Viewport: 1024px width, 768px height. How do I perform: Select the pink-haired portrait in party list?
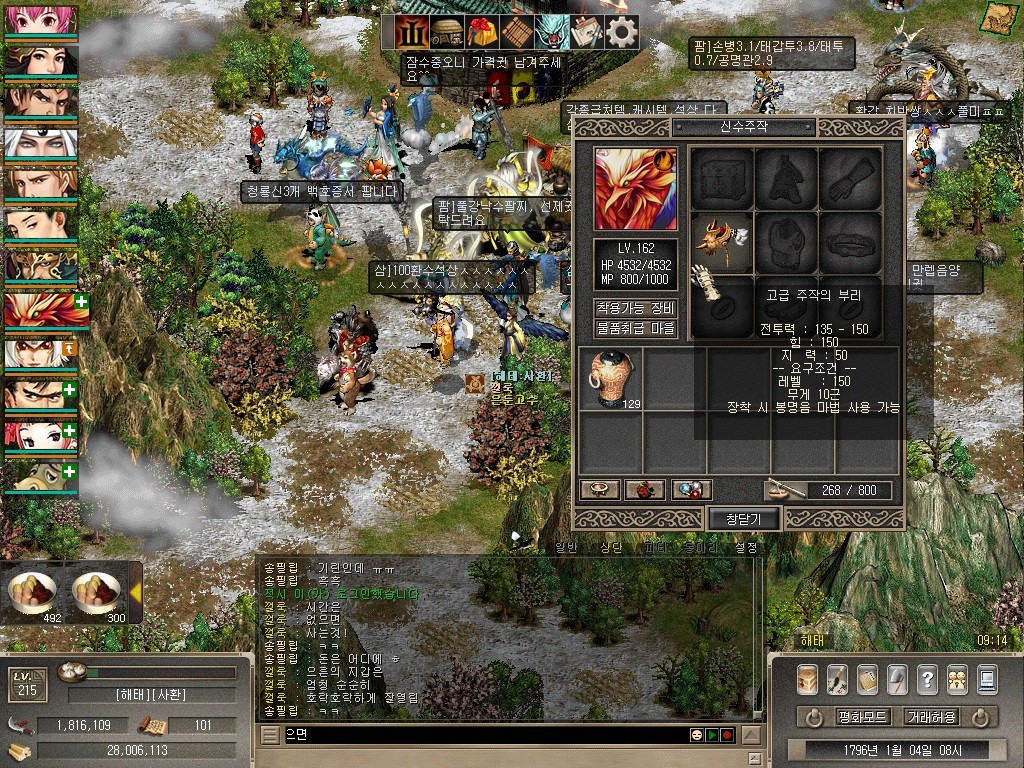click(x=40, y=20)
